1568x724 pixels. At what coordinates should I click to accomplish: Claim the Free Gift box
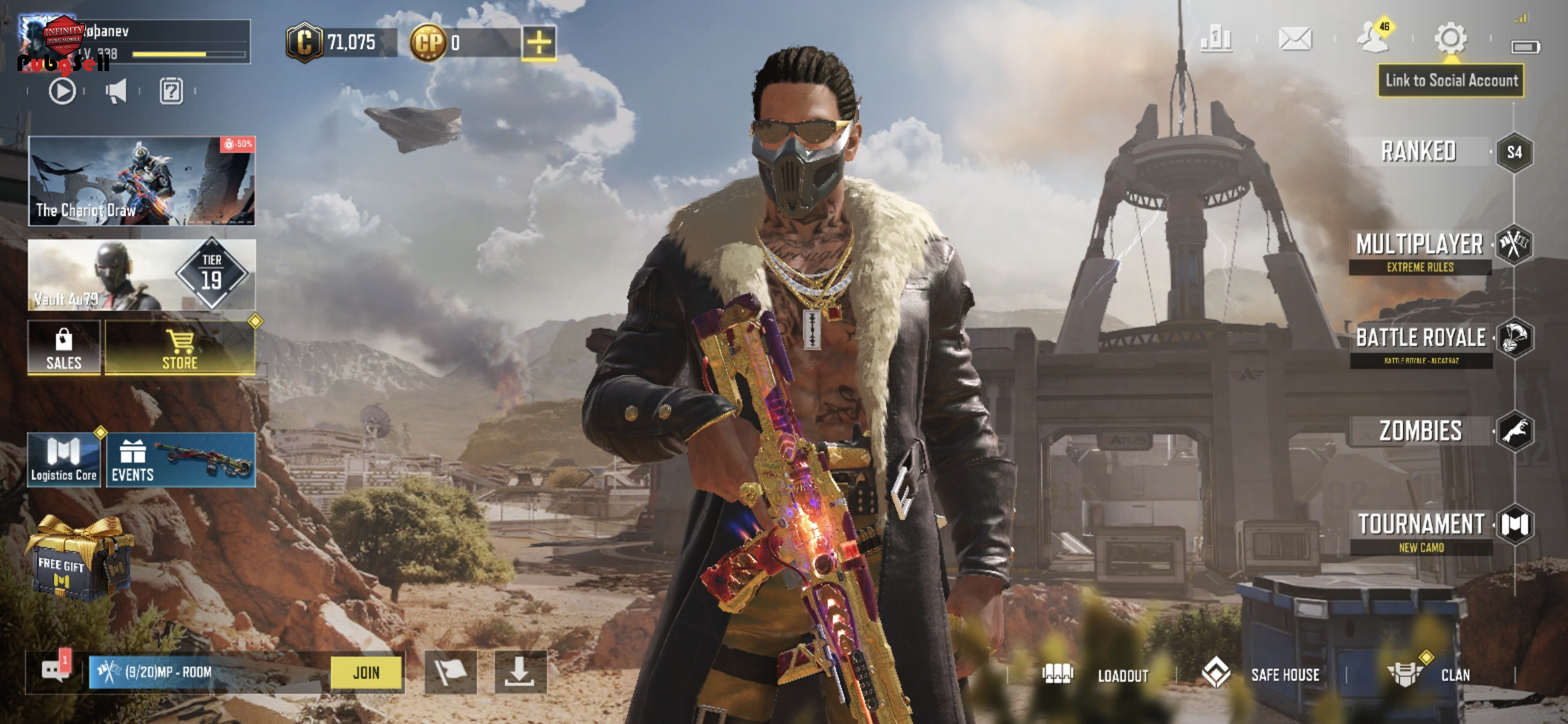click(x=77, y=558)
